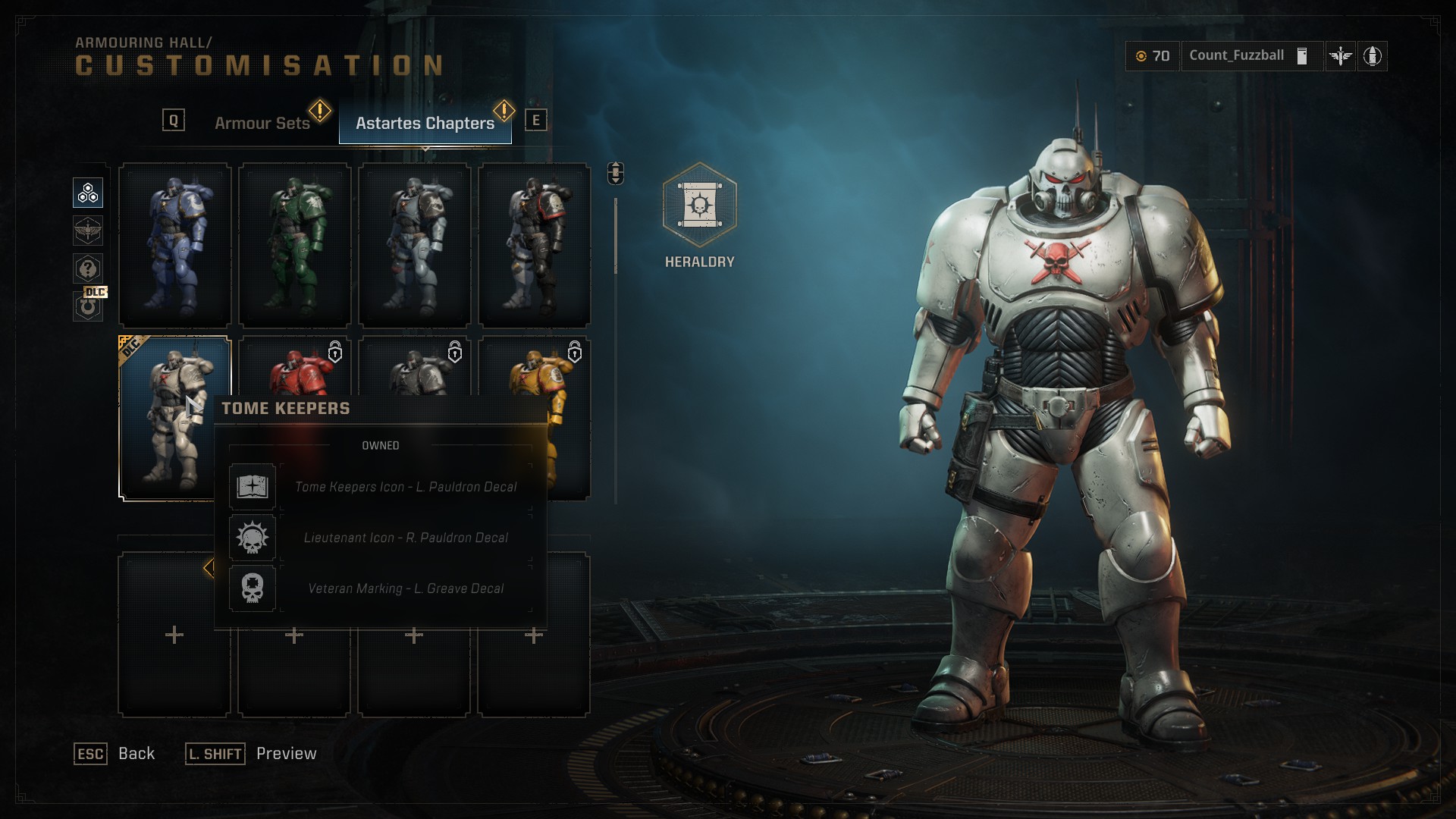Viewport: 1456px width, 819px height.
Task: Select the green armoured chapter tile
Action: click(x=295, y=245)
